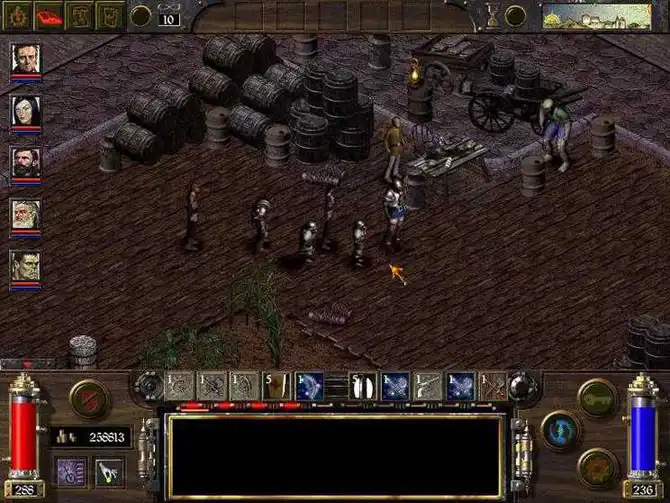Click the message log text box
The height and width of the screenshot is (503, 670).
click(335, 455)
